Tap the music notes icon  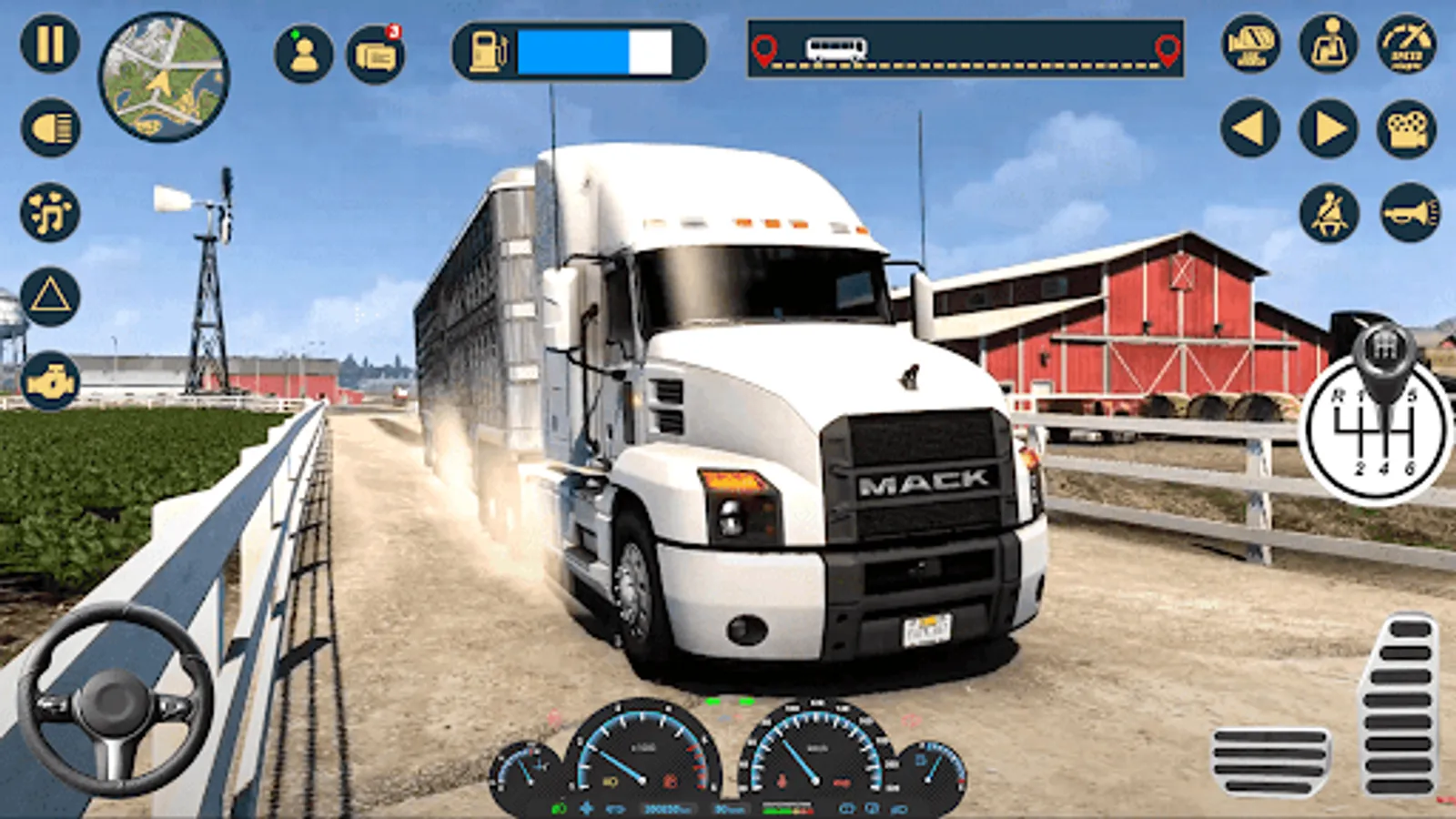[50, 213]
